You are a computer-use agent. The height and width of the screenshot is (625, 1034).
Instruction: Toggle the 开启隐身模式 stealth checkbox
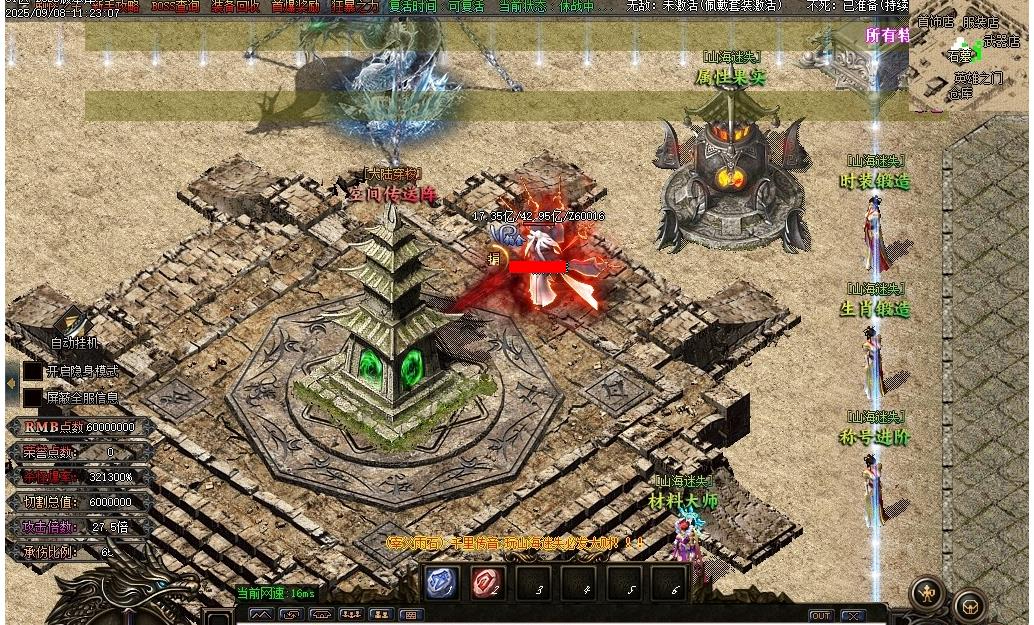pyautogui.click(x=33, y=371)
